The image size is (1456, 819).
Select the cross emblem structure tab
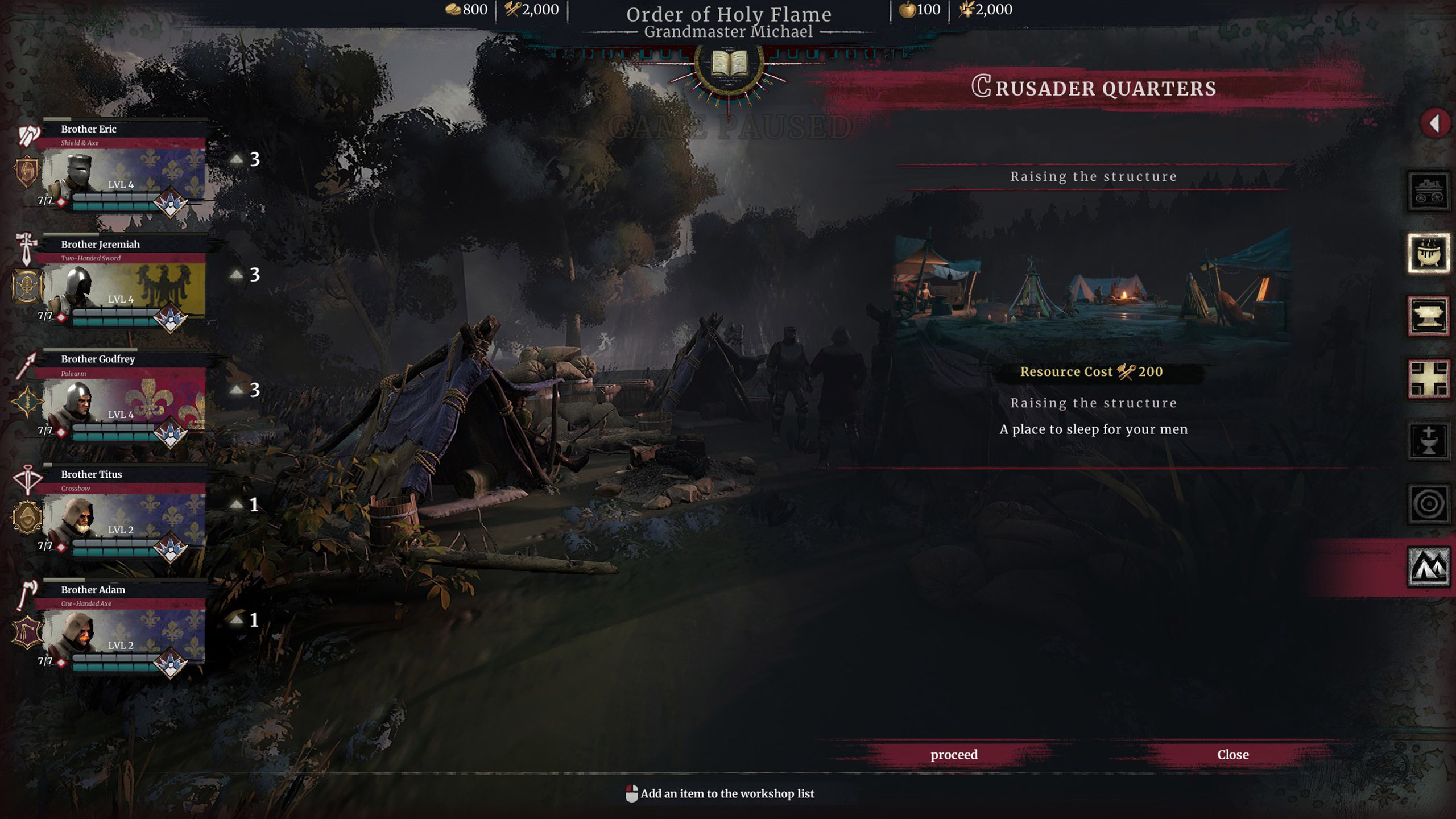(1429, 379)
